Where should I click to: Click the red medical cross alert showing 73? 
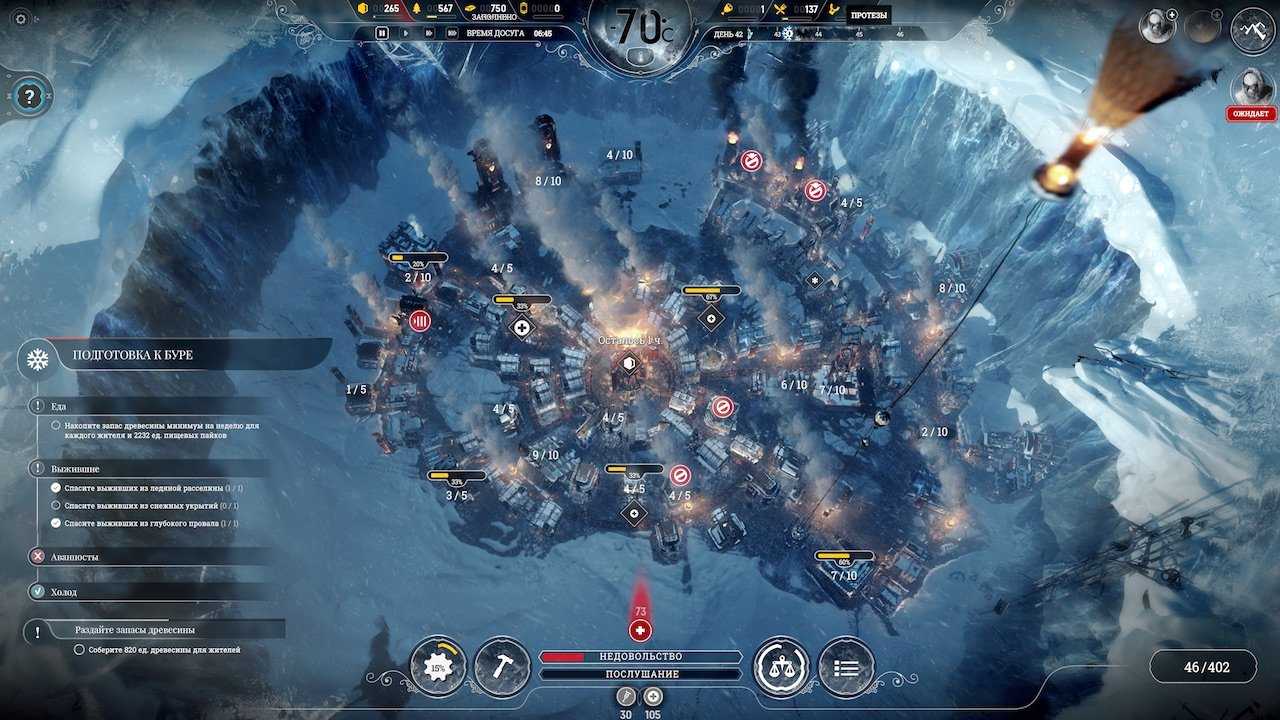[640, 630]
